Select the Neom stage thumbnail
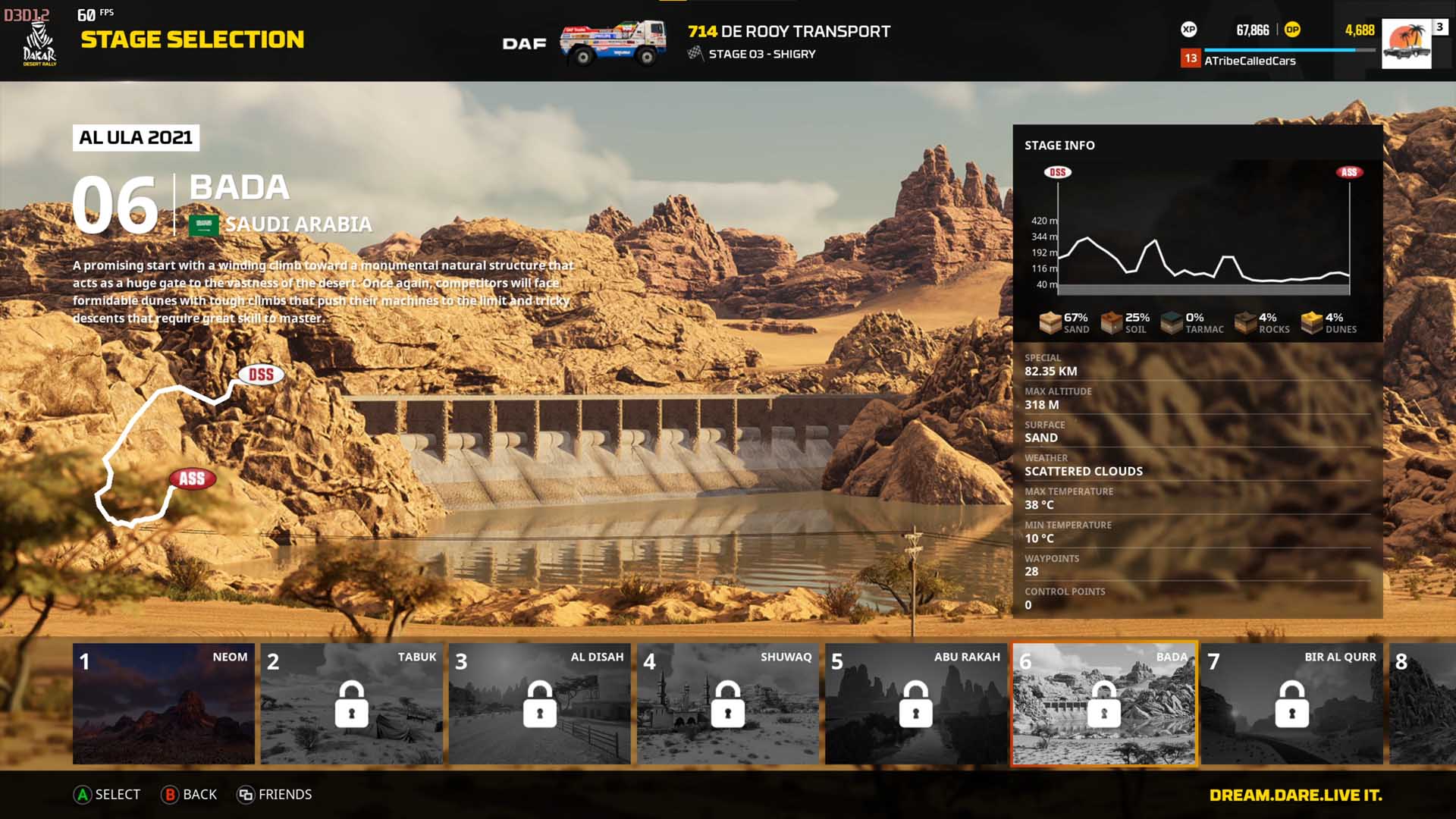1456x819 pixels. tap(164, 703)
